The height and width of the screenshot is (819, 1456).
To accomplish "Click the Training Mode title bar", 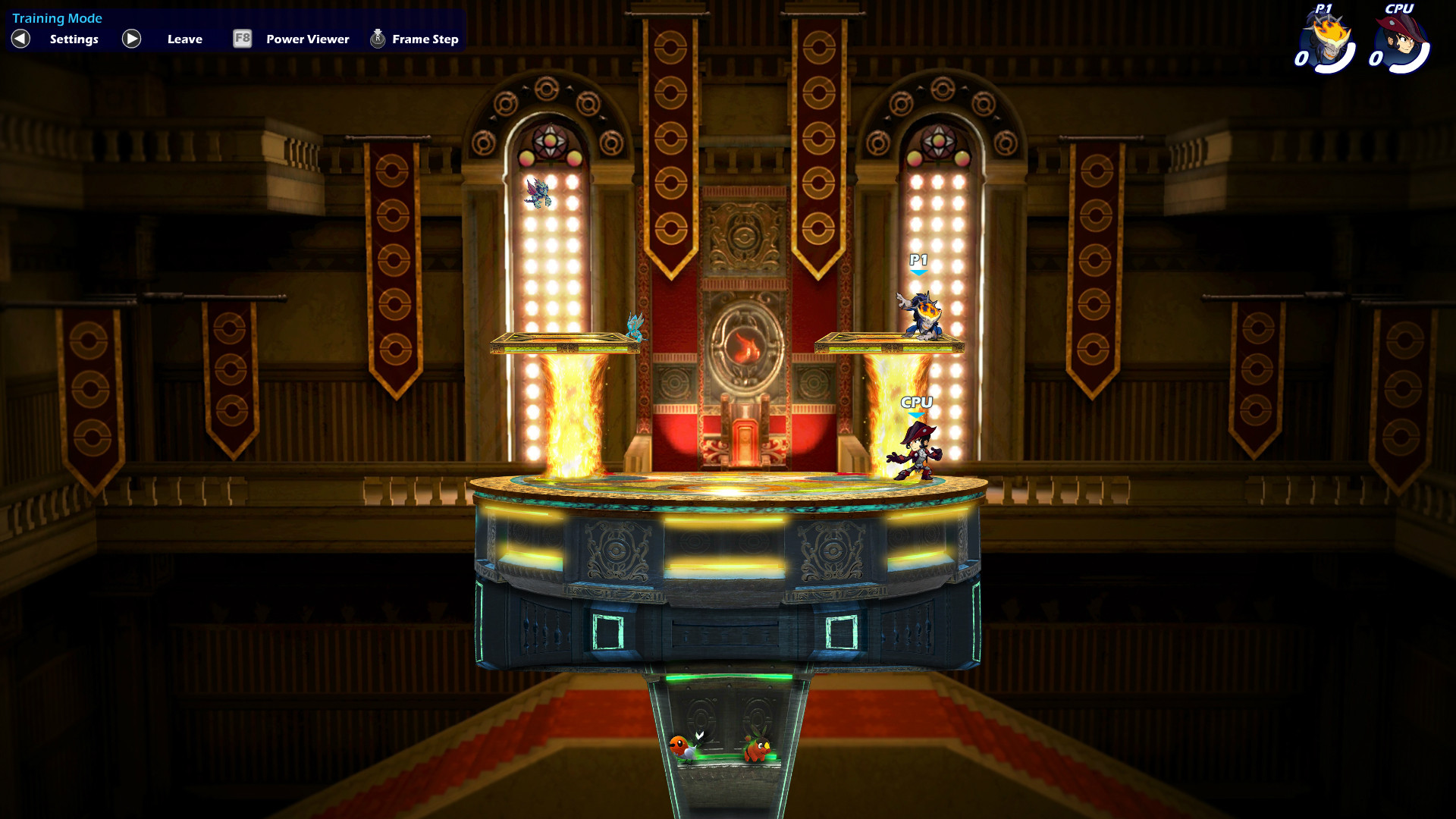I will click(x=58, y=17).
